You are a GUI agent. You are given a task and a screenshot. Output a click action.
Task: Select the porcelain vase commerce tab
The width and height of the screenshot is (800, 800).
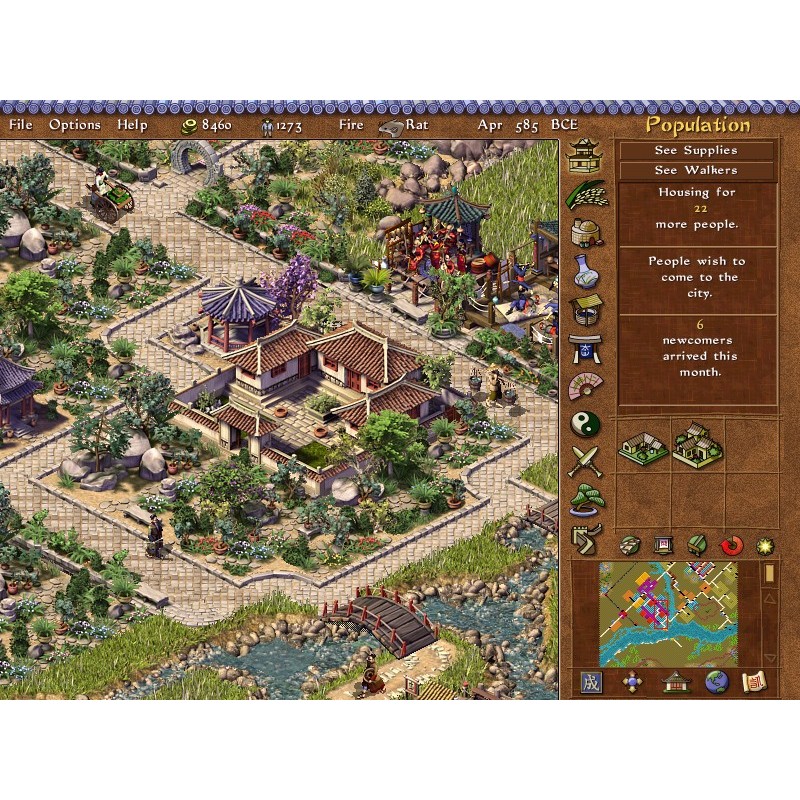click(x=586, y=271)
